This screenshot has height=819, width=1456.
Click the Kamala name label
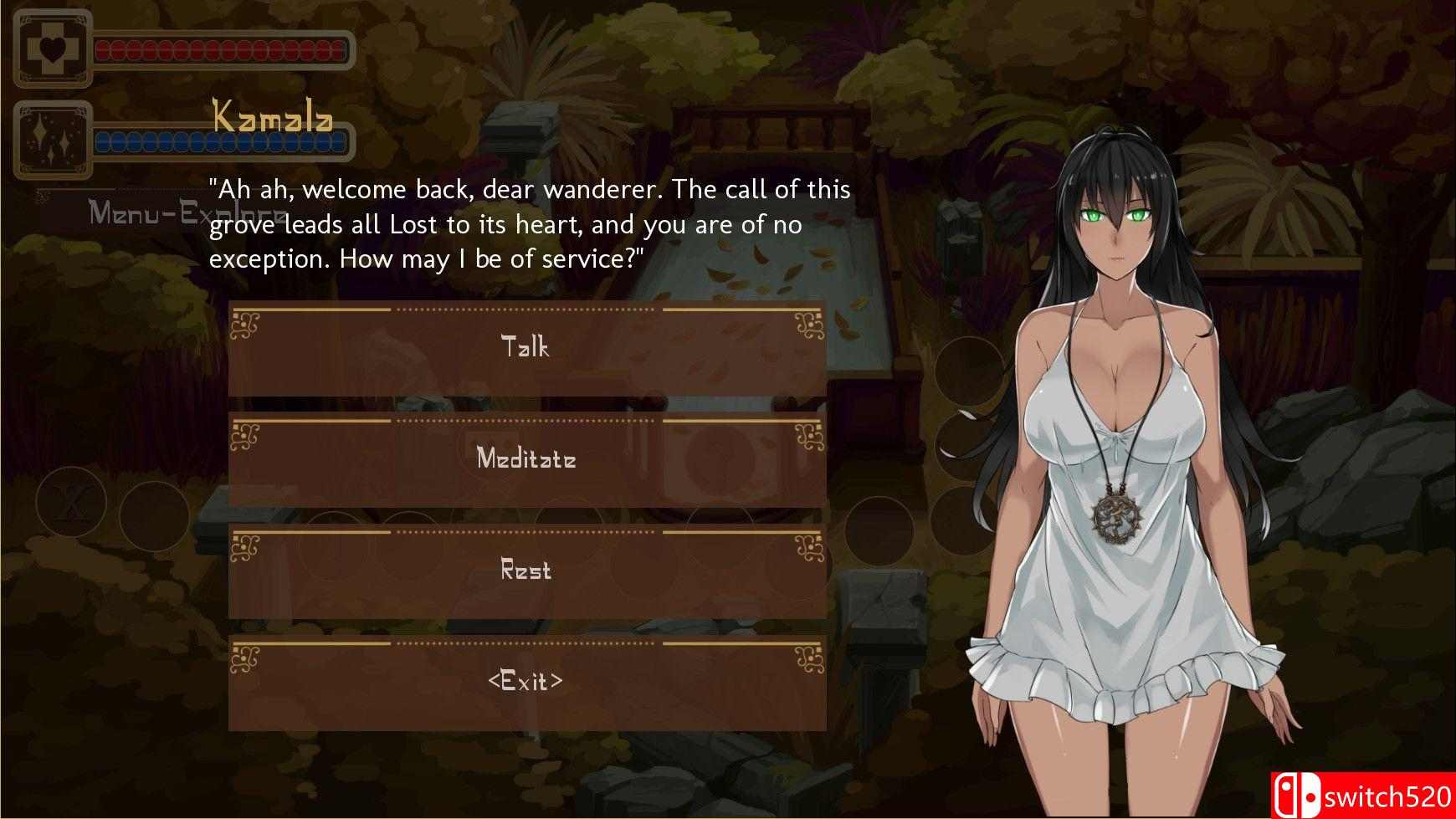(272, 117)
